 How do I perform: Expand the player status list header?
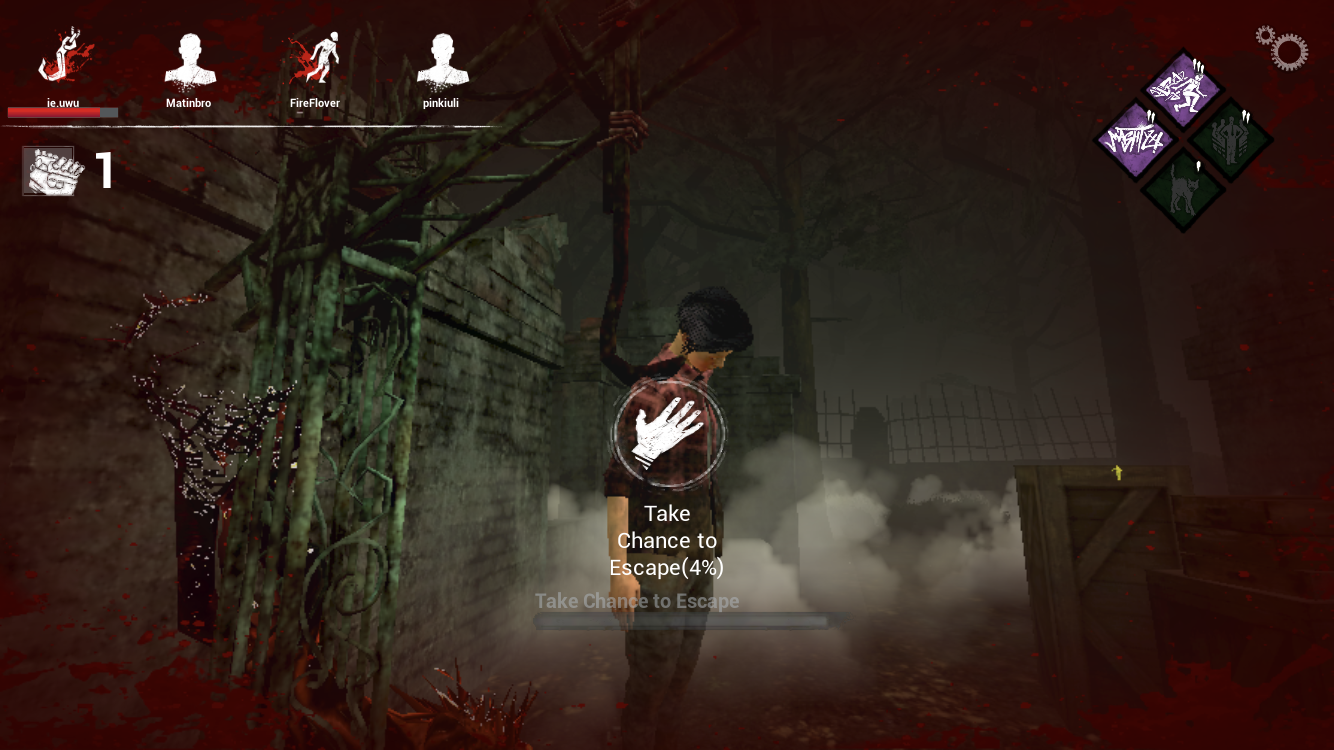(250, 128)
